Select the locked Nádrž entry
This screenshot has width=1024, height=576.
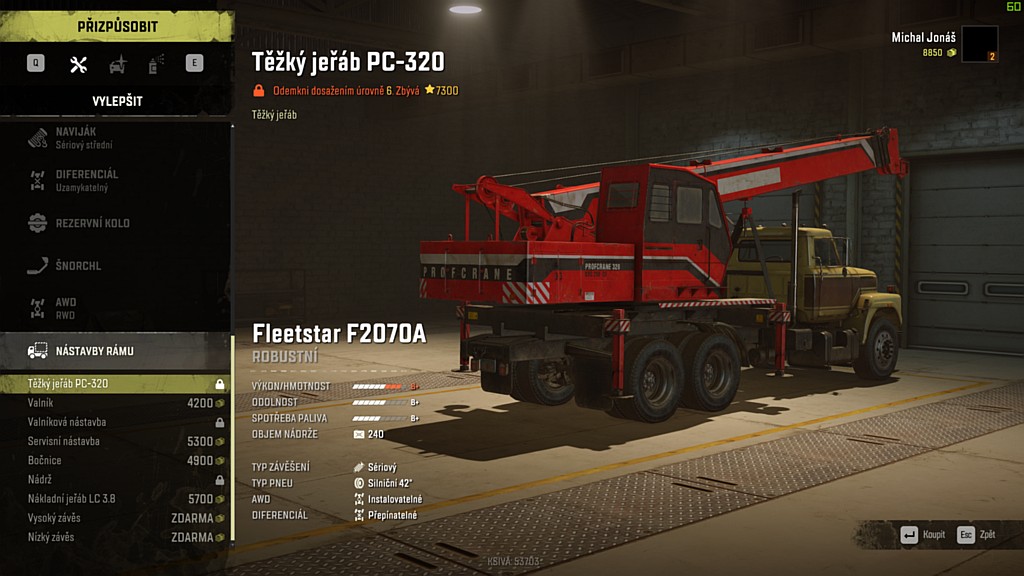point(115,479)
